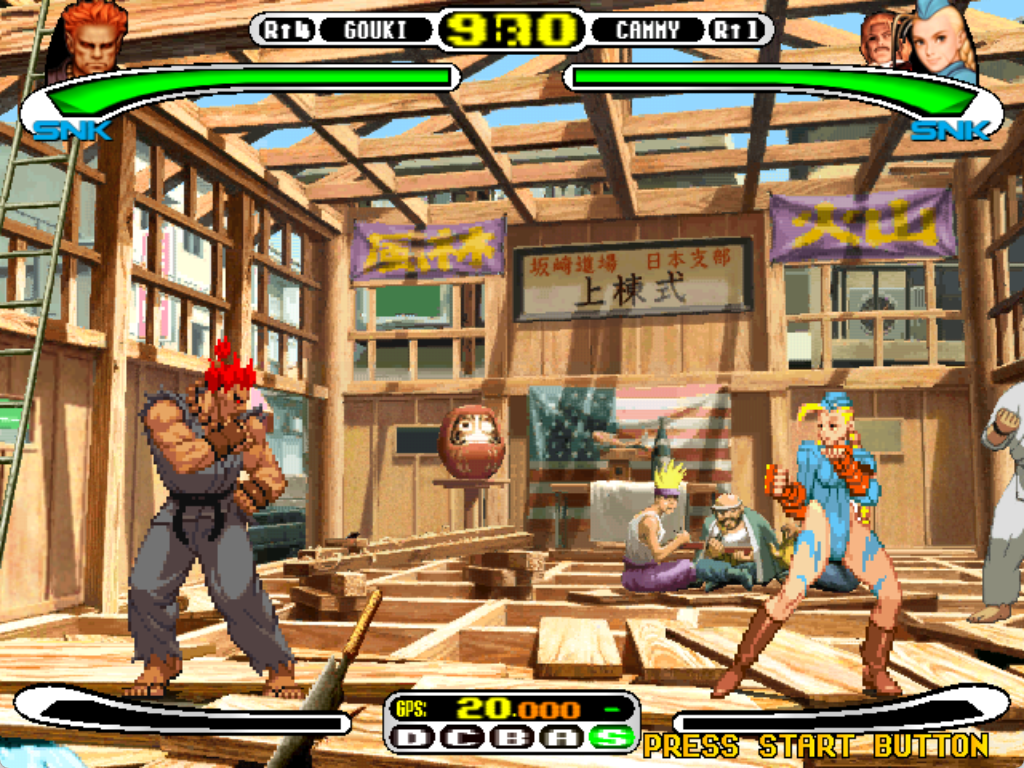The width and height of the screenshot is (1024, 768).
Task: Click the SNK groove logo under Cammy
Action: click(x=950, y=131)
